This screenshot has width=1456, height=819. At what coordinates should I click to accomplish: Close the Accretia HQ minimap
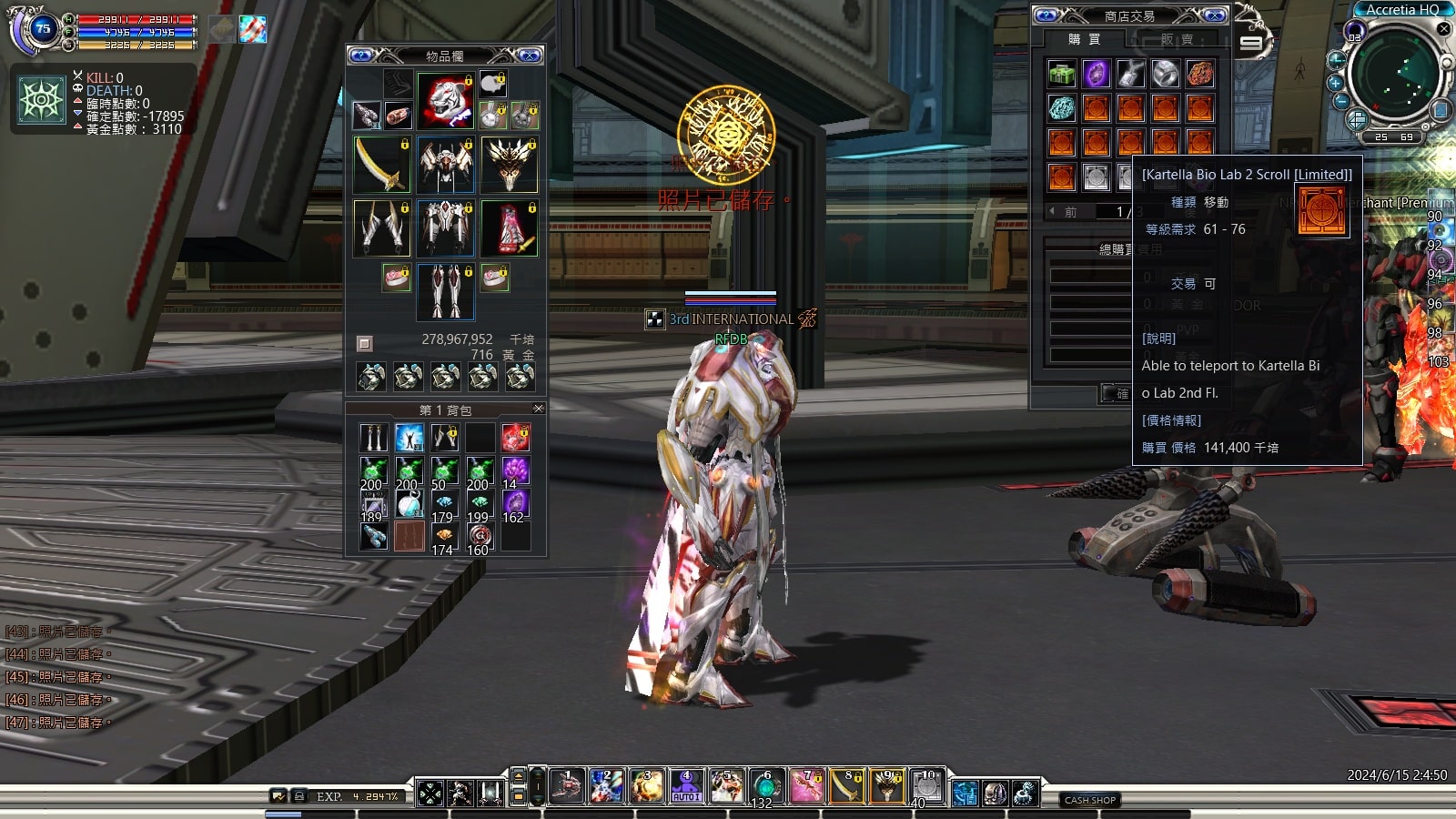point(1443,29)
